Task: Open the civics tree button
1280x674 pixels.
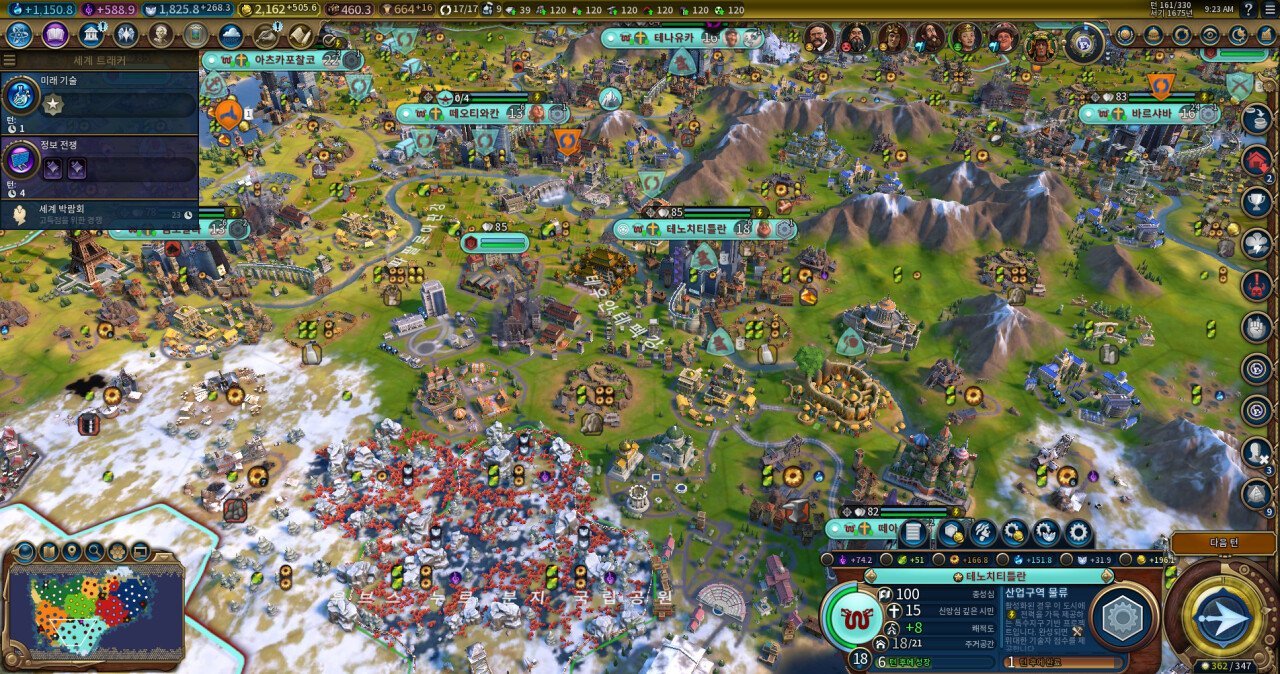Action: point(55,35)
